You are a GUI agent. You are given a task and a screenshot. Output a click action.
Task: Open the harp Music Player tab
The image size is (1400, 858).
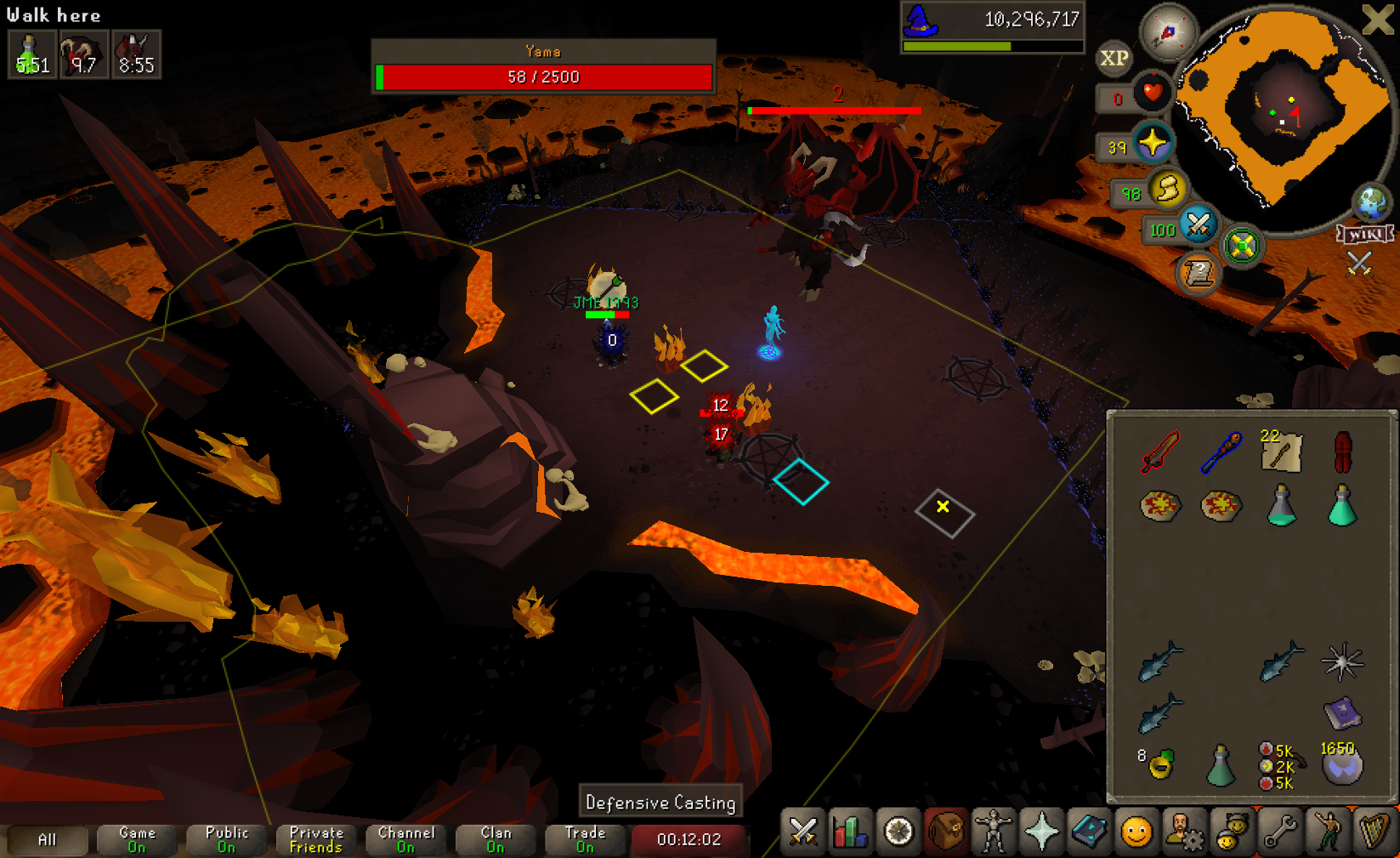pyautogui.click(x=1374, y=832)
